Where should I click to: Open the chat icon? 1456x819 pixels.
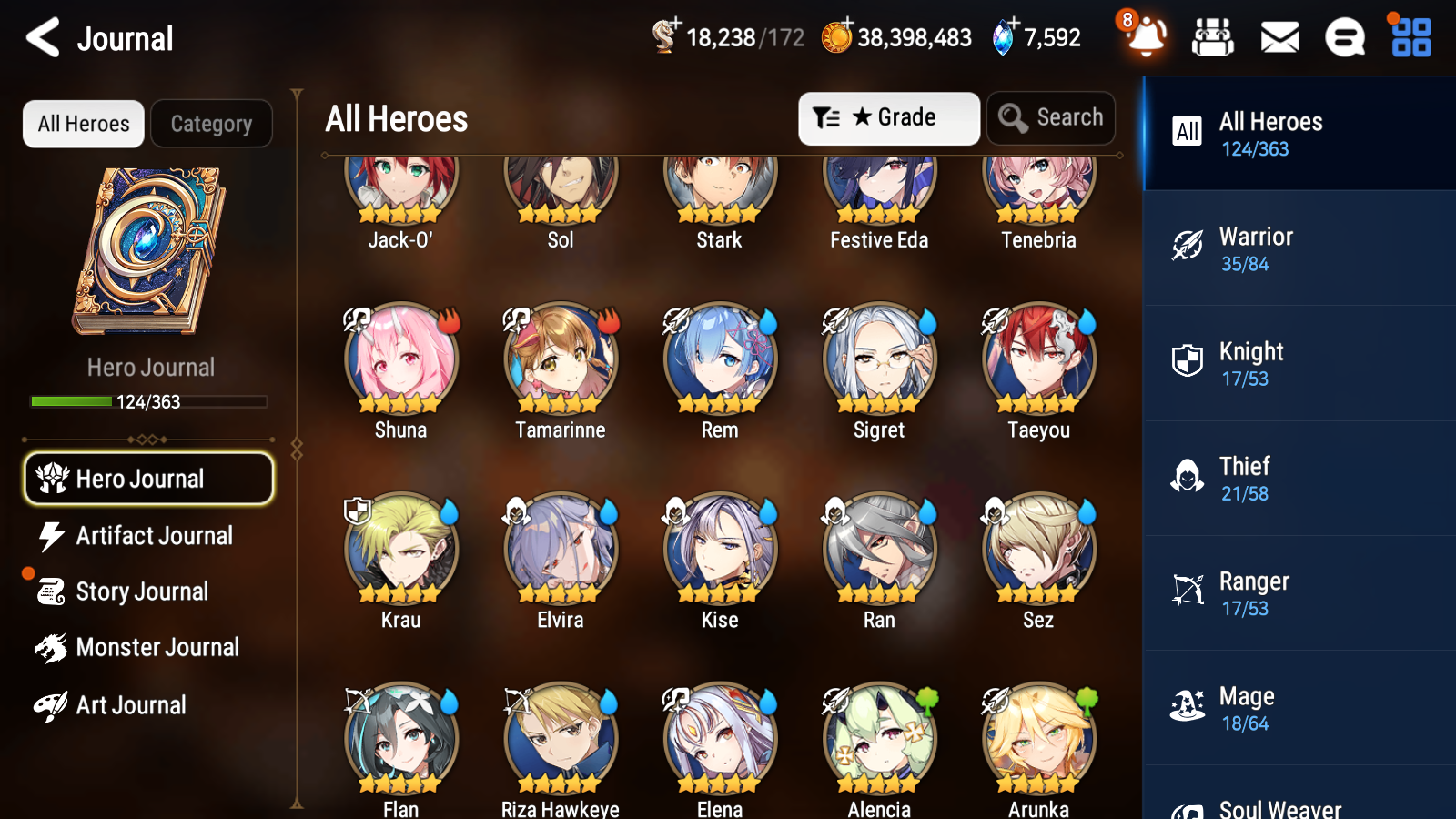pyautogui.click(x=1344, y=37)
